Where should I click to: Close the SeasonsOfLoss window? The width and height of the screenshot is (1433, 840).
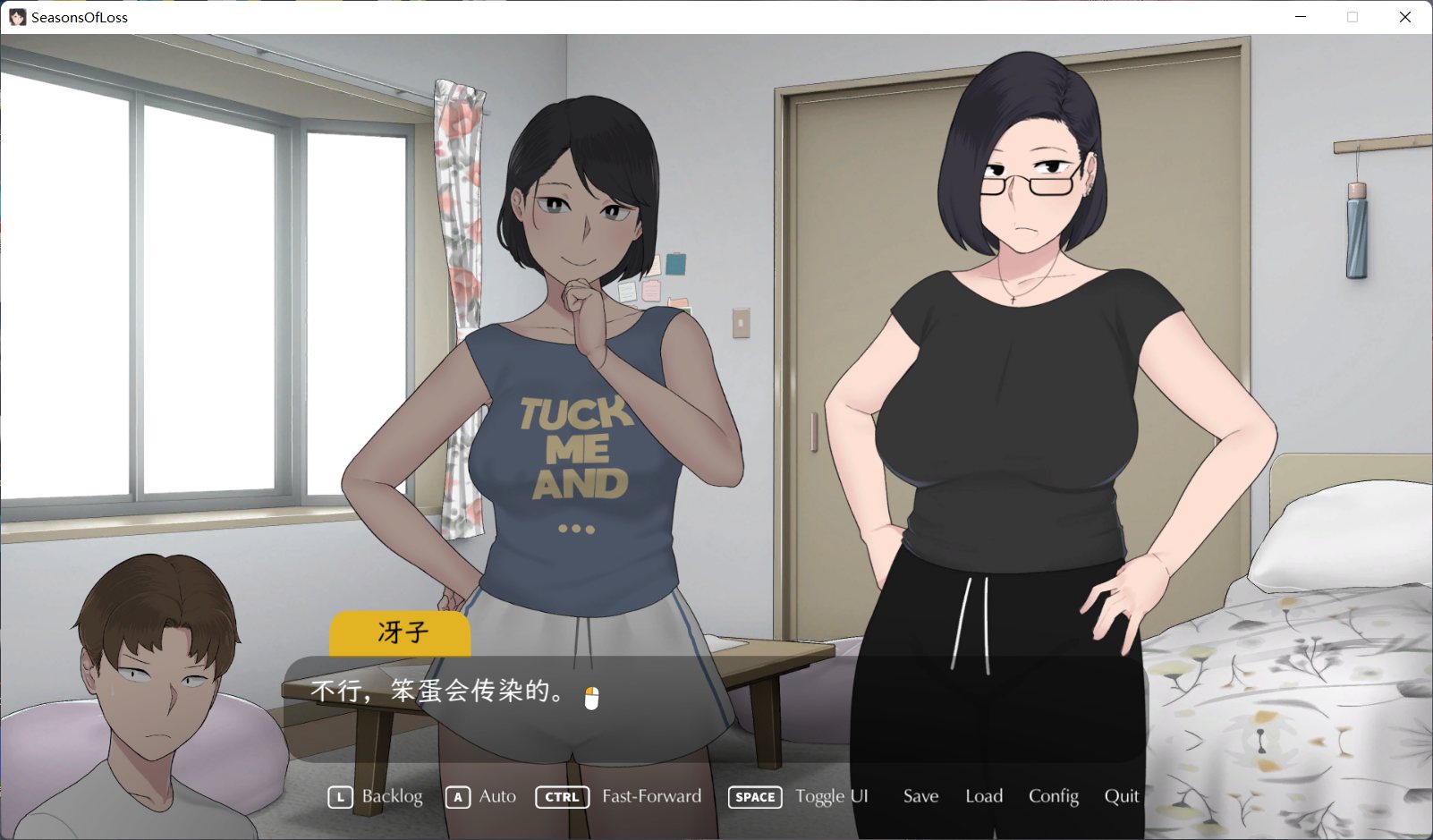pyautogui.click(x=1405, y=17)
